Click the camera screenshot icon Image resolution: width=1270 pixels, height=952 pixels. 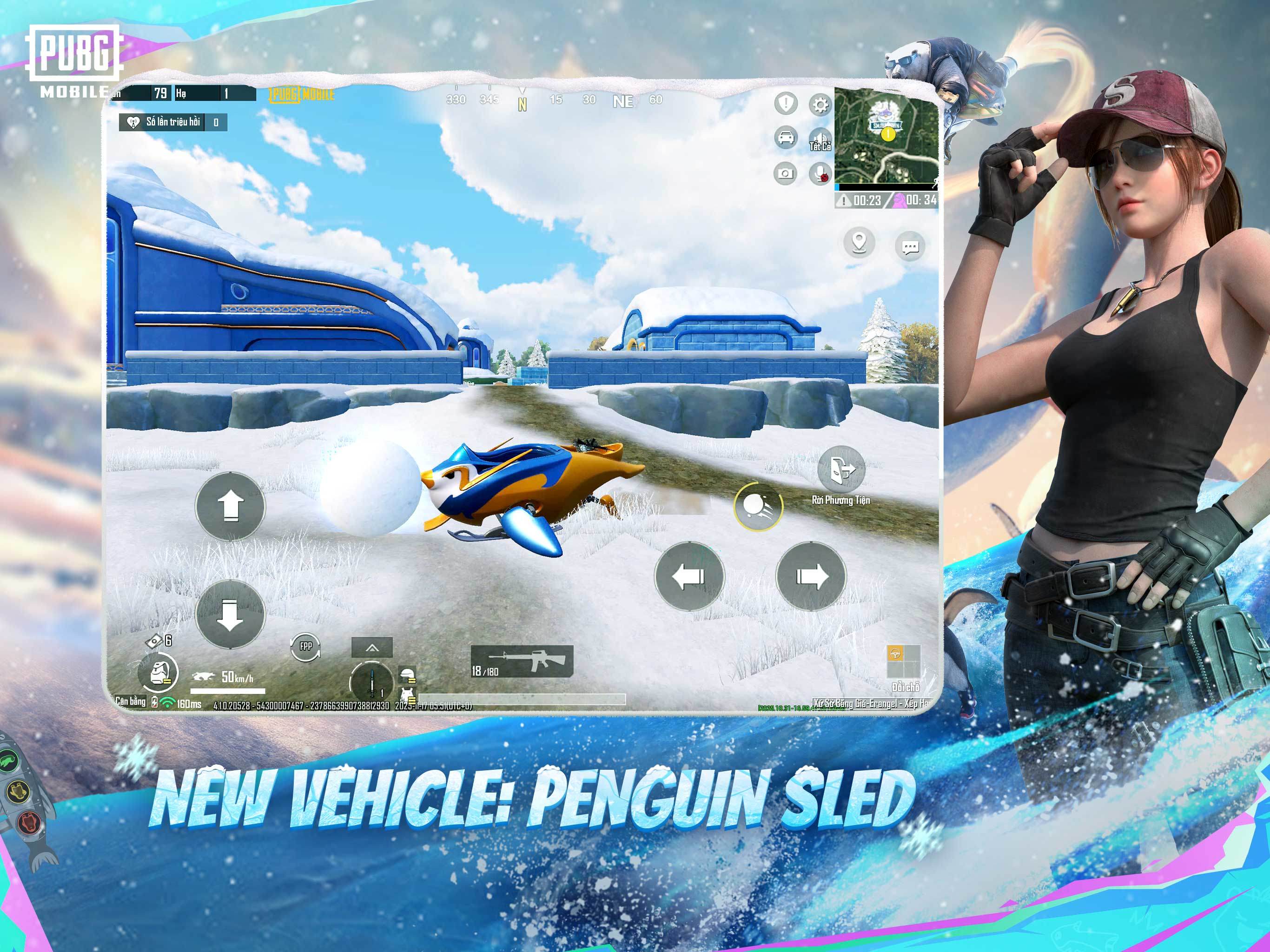point(786,174)
